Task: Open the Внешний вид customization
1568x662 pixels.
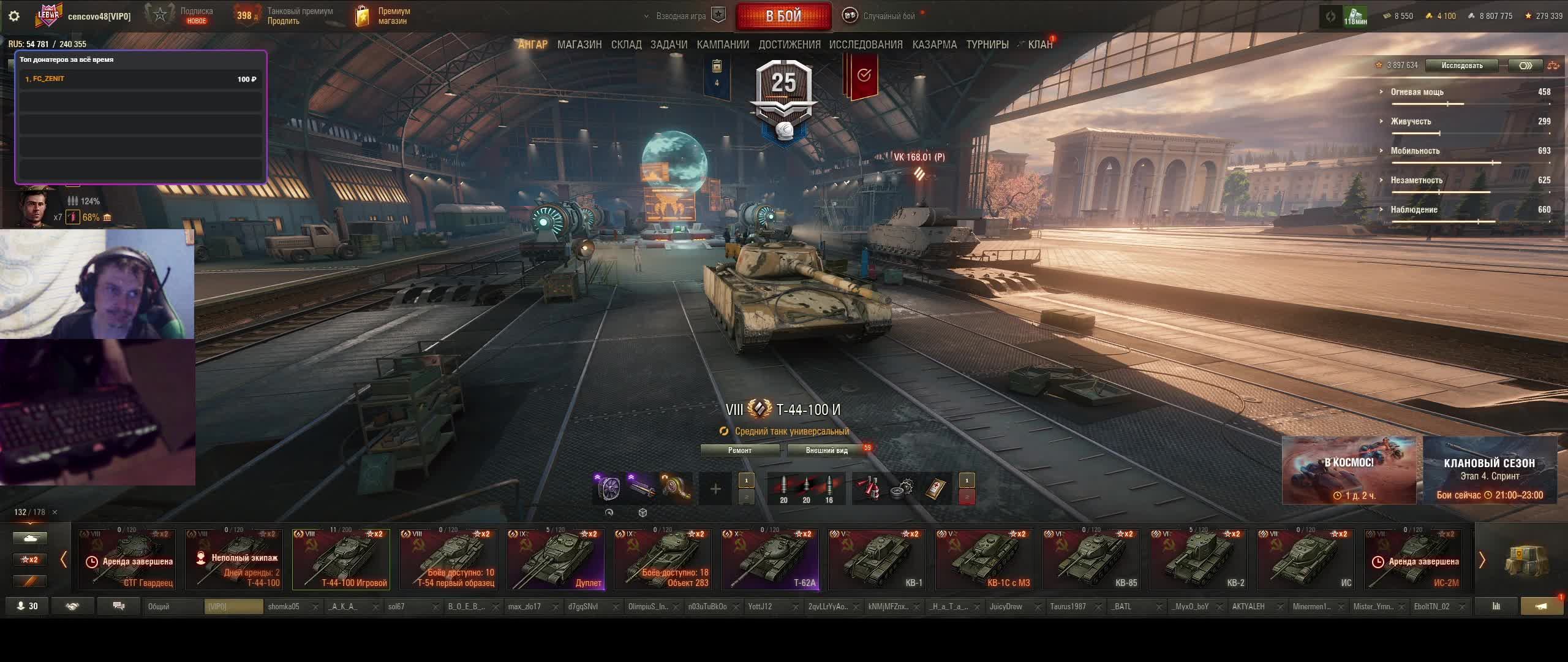Action: 826,451
